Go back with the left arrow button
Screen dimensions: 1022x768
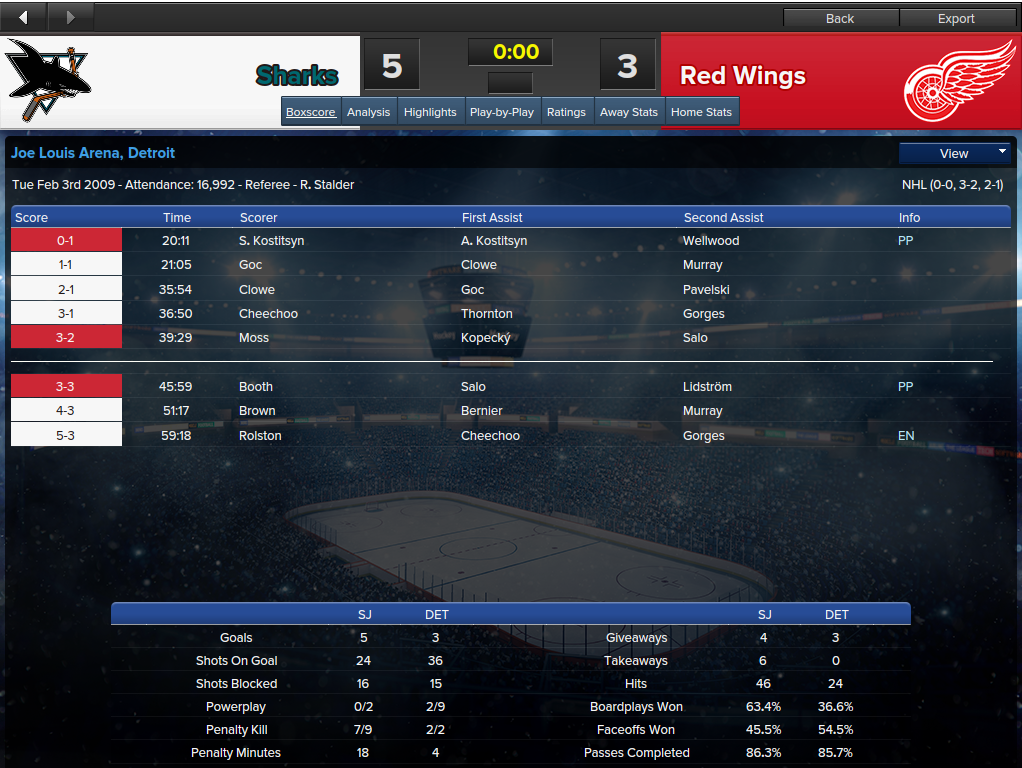pos(24,18)
